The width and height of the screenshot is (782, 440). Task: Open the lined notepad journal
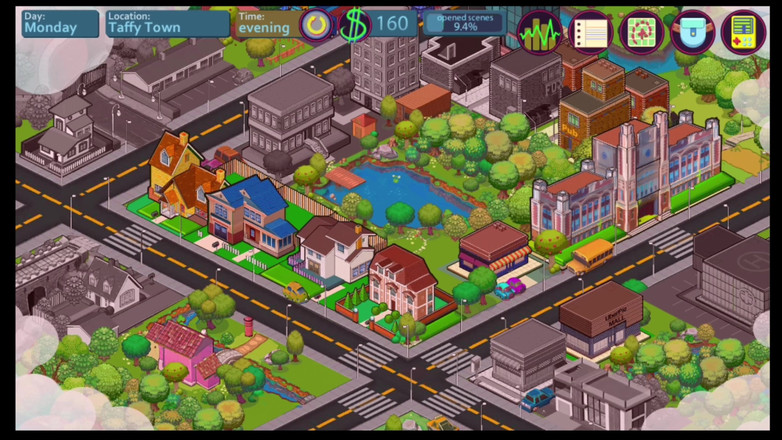pos(591,32)
